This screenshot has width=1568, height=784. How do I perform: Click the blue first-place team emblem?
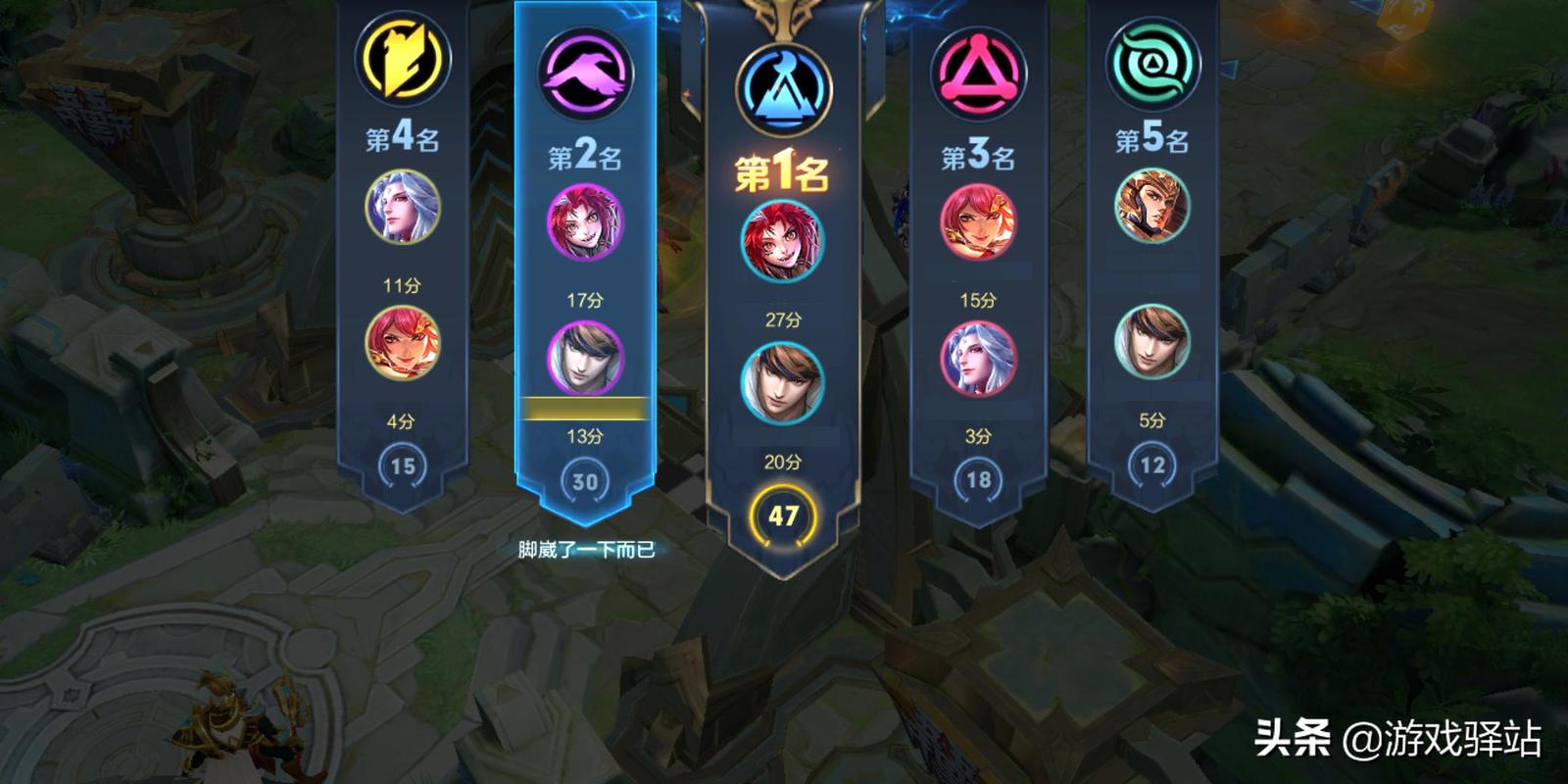(x=783, y=90)
